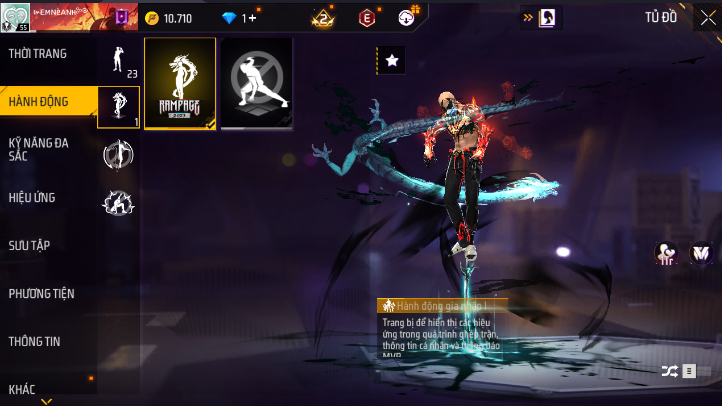The width and height of the screenshot is (722, 406).
Task: Choose the crossed-out unequip emote card
Action: 256,84
